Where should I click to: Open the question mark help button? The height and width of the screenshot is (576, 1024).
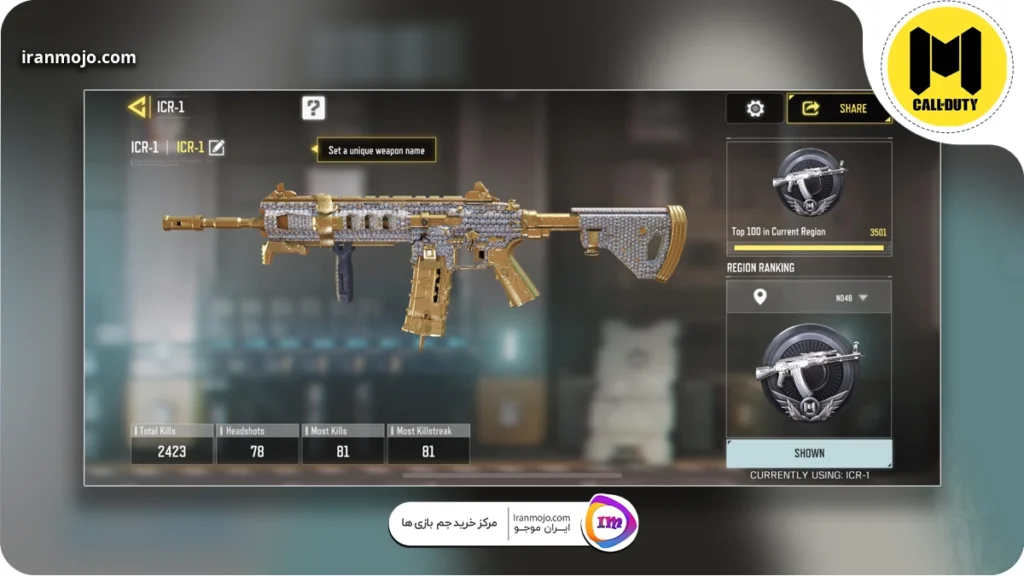click(x=313, y=108)
